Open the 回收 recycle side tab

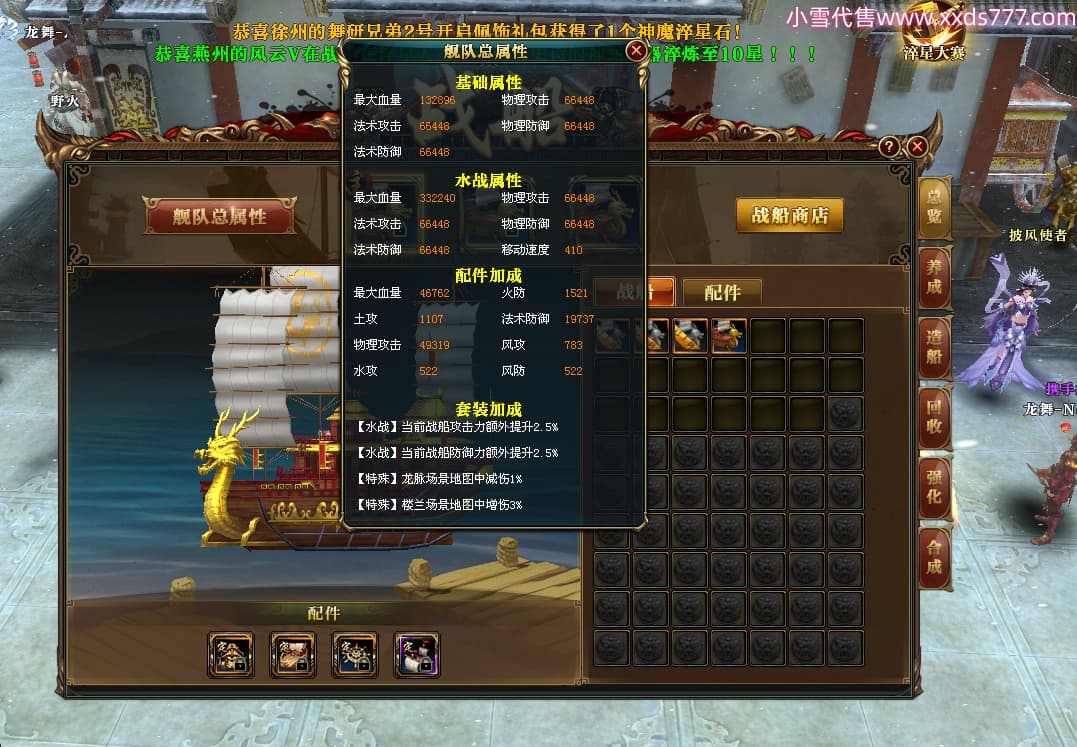click(x=934, y=416)
